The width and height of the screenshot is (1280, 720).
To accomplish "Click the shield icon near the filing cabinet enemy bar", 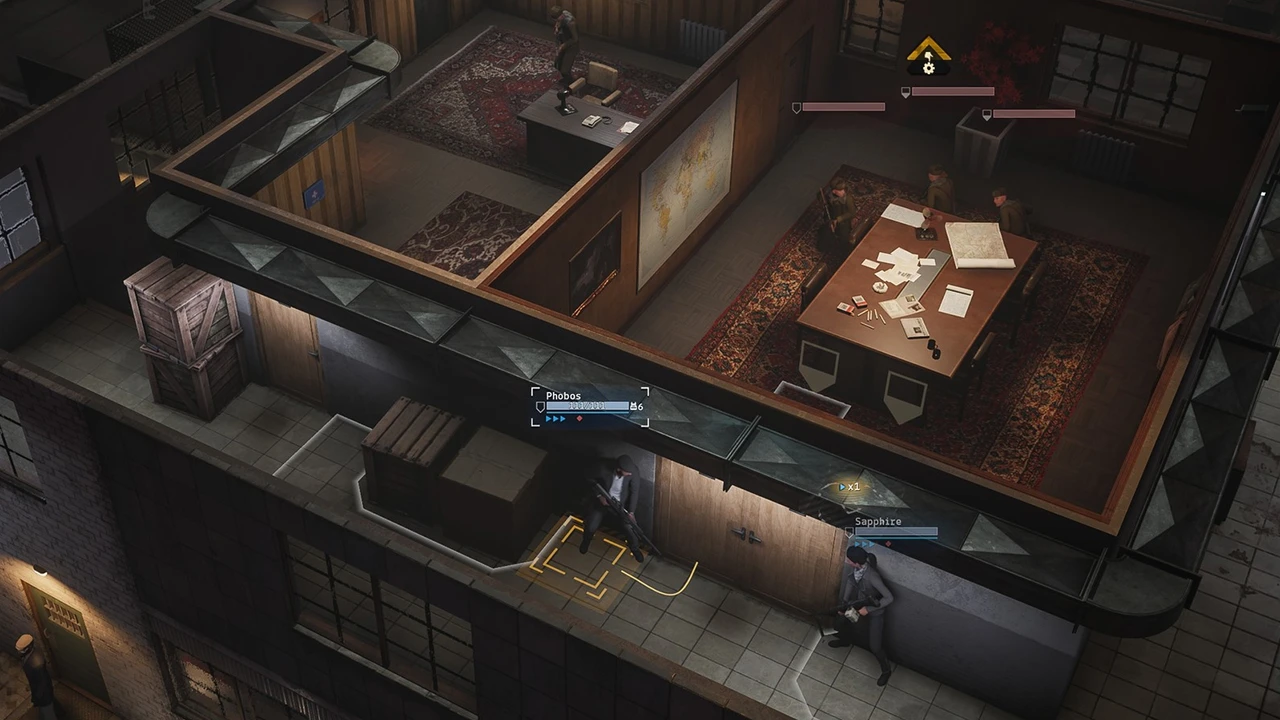I will (987, 115).
